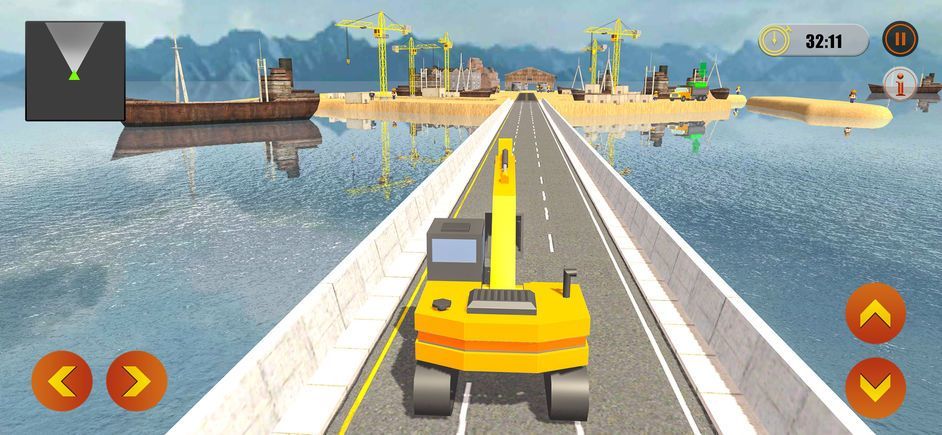The image size is (942, 435).
Task: Steer right with the right arrow button
Action: (136, 381)
